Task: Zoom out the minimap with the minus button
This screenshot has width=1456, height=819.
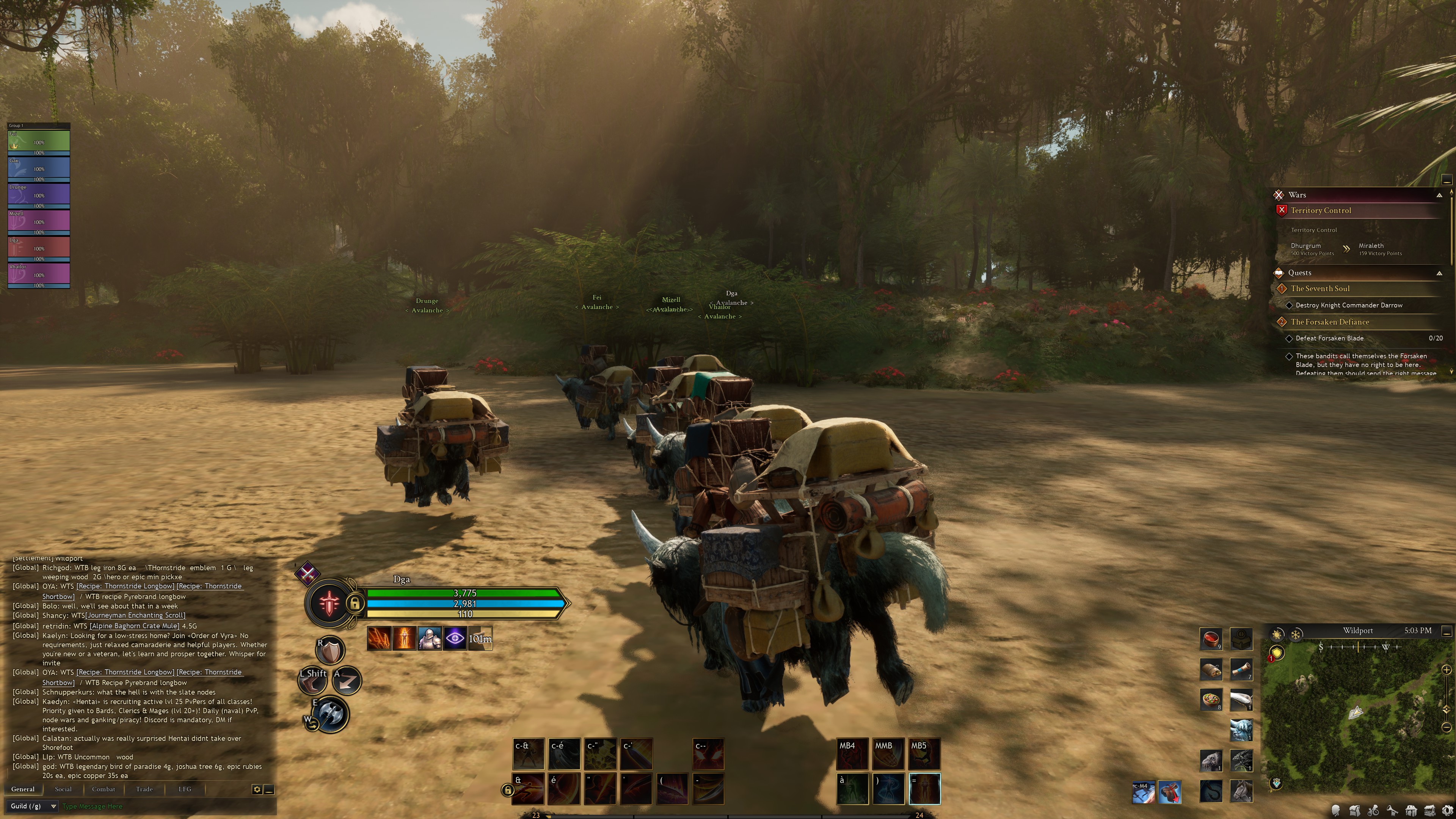Action: coord(1447,727)
